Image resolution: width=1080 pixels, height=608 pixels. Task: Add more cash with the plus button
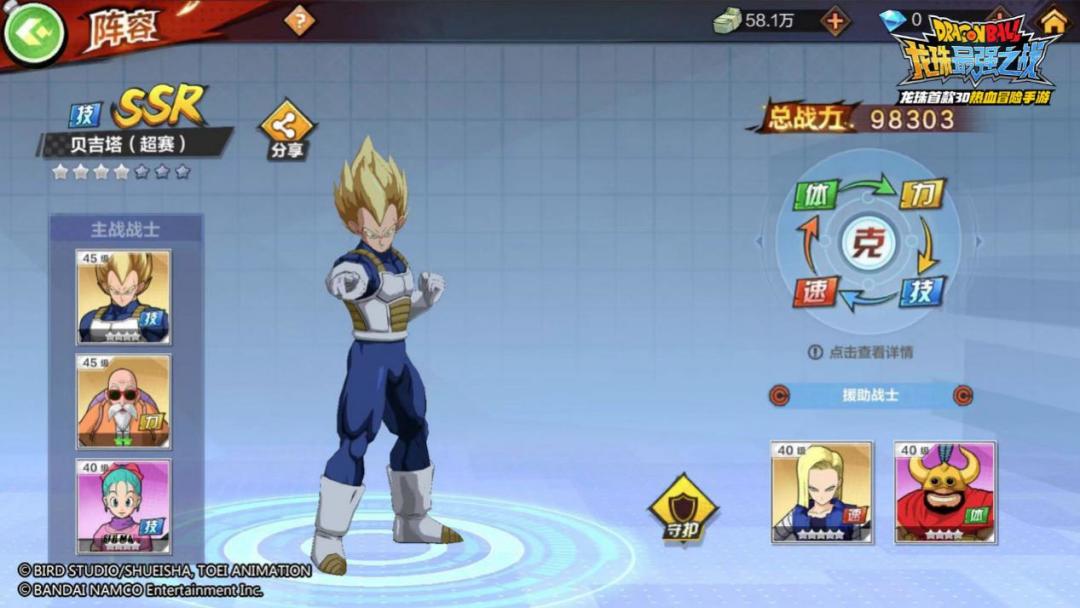[834, 21]
